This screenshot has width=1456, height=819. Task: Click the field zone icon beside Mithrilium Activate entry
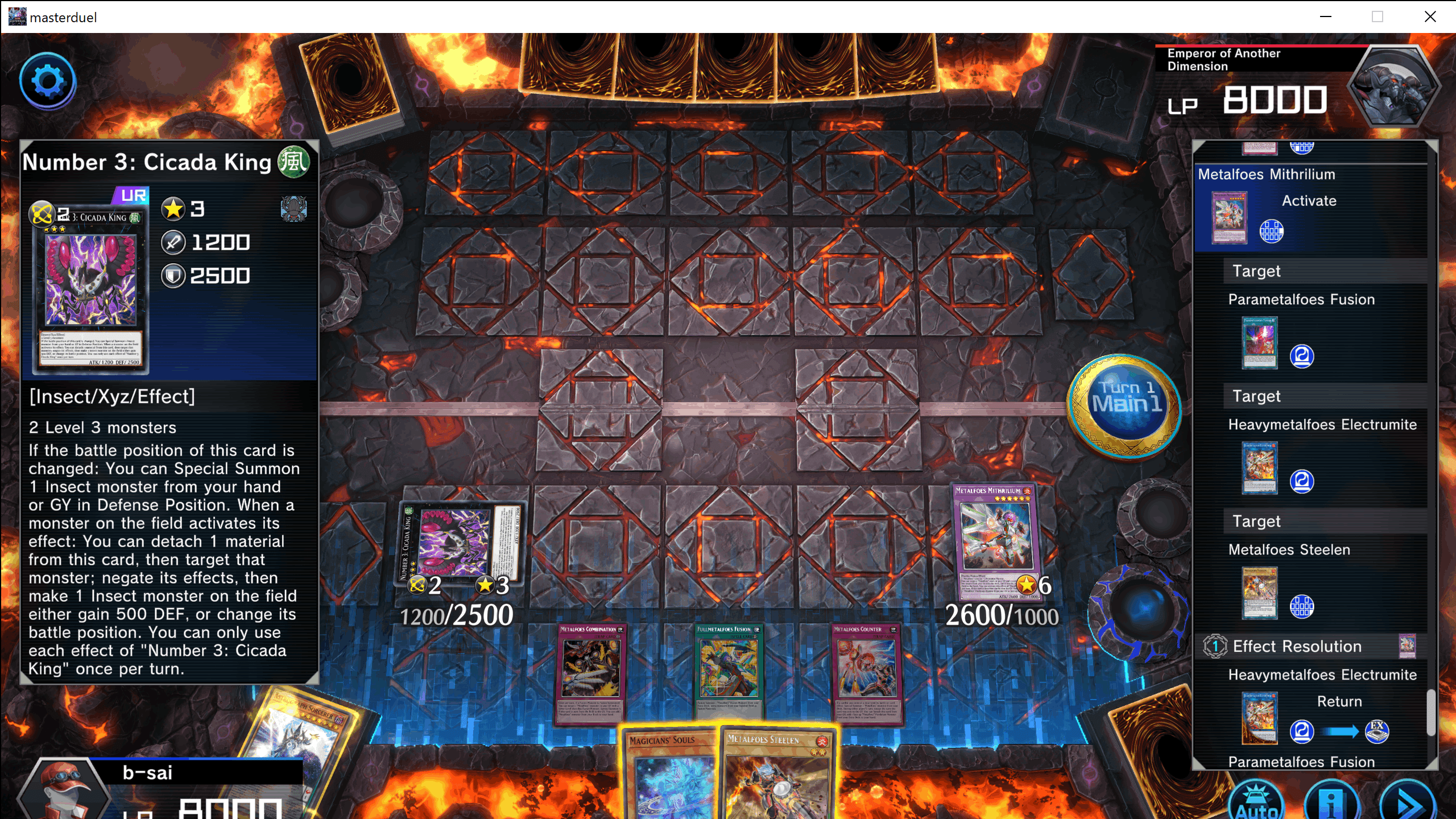[1272, 232]
